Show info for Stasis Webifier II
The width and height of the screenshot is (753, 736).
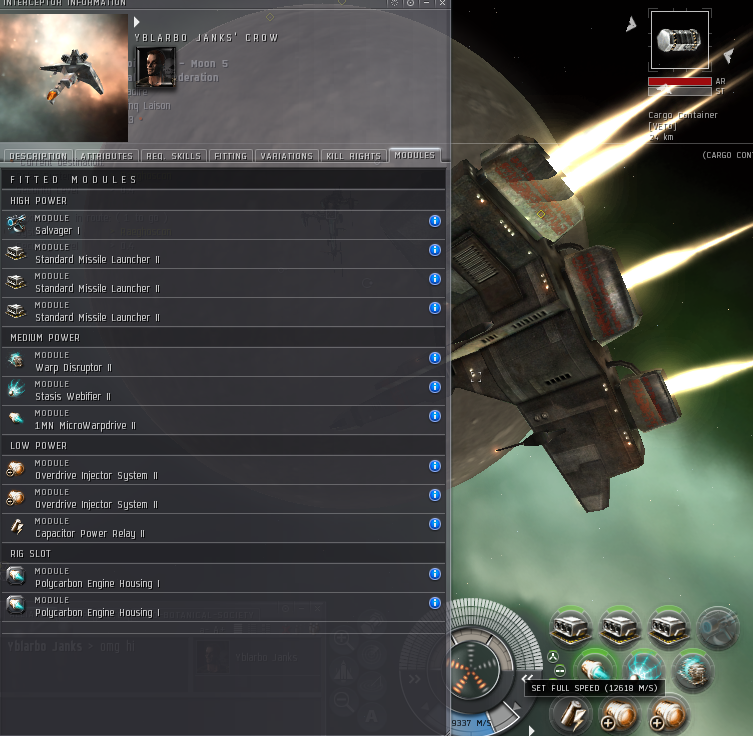pos(435,387)
